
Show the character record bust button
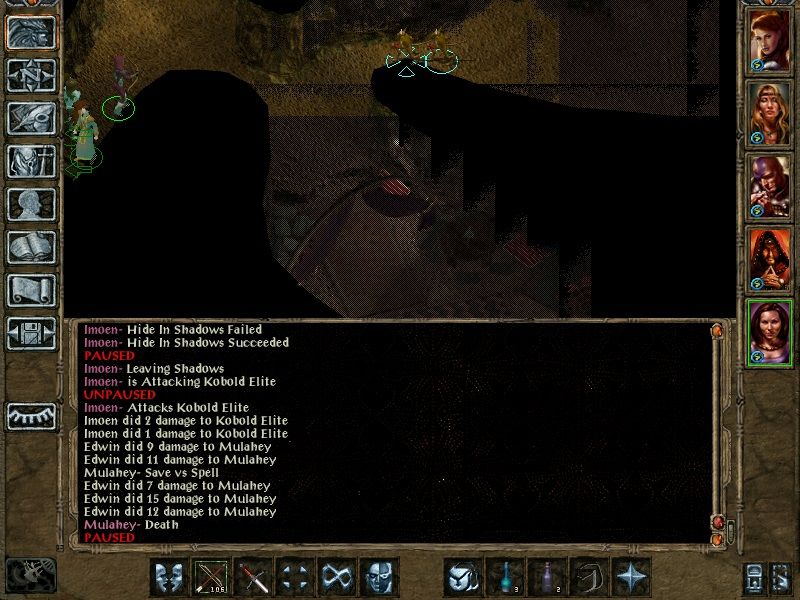coord(31,204)
